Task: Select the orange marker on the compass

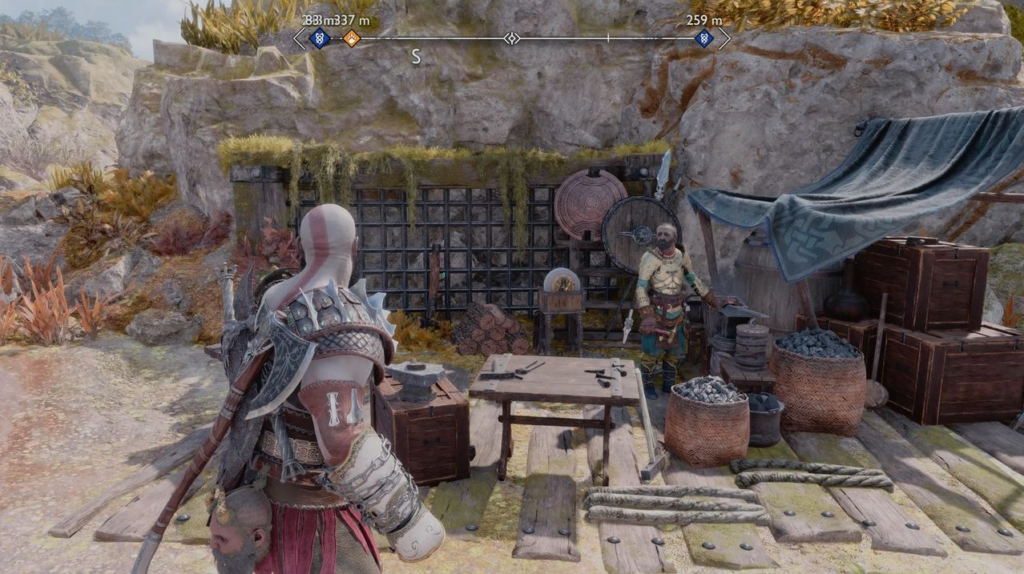Action: (351, 39)
